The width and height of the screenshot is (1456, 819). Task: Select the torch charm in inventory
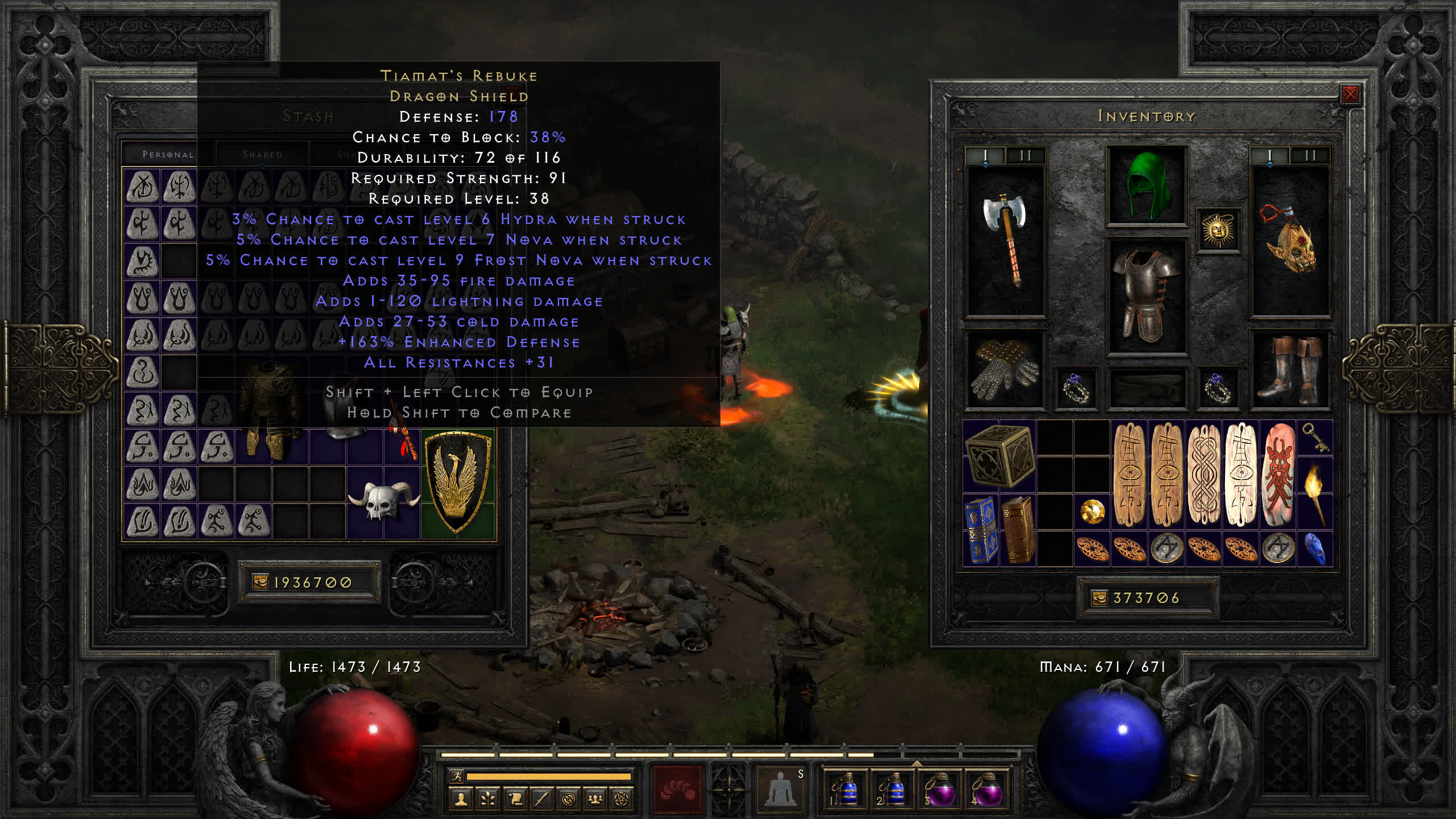[1315, 493]
